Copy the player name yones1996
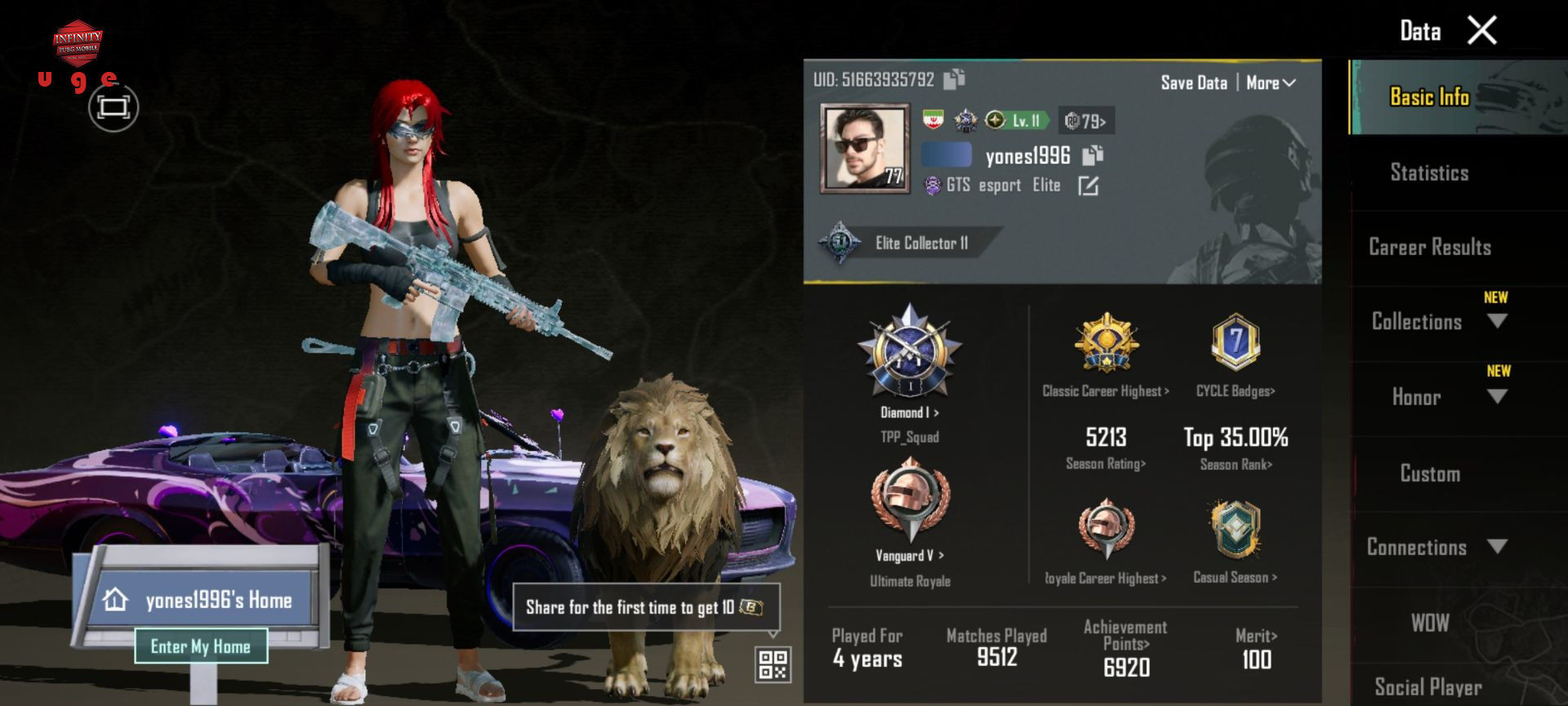This screenshot has width=1568, height=706. click(x=1093, y=154)
